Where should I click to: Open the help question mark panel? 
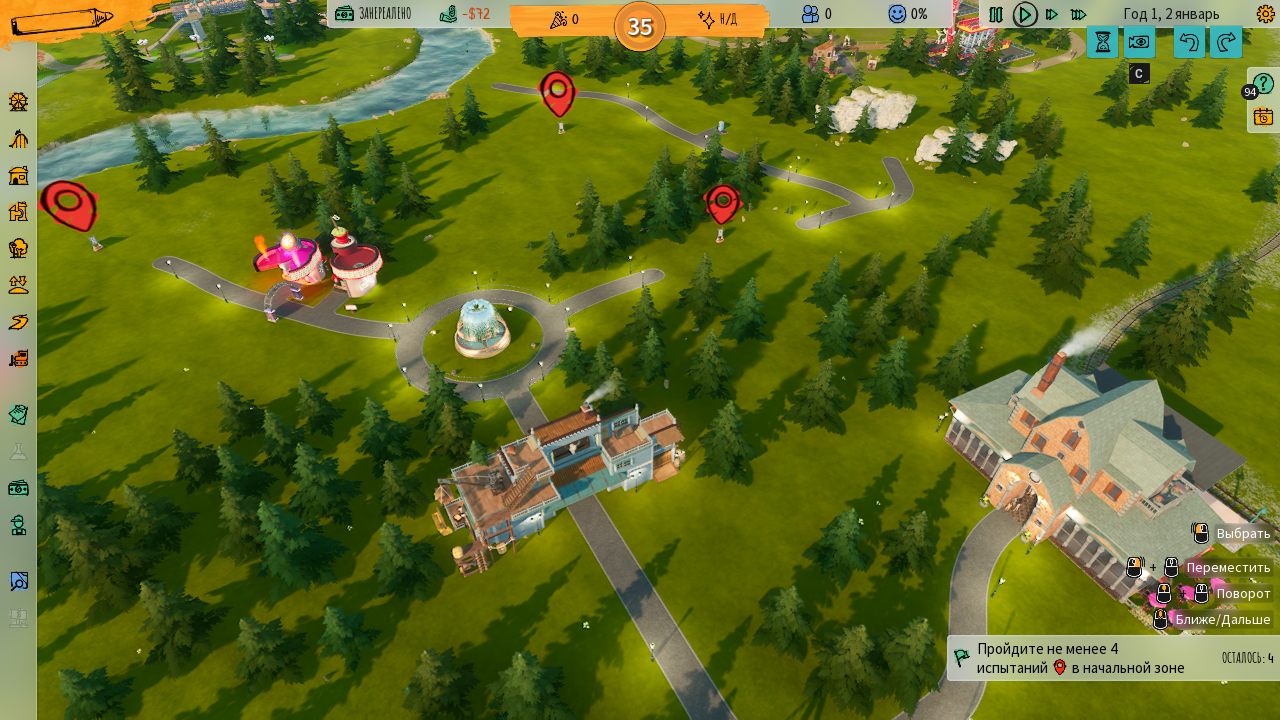click(1263, 84)
